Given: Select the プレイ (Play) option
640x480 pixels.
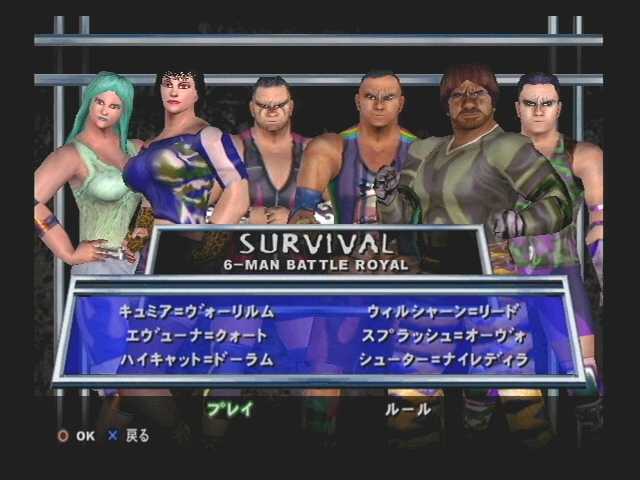Looking at the screenshot, I should (230, 408).
